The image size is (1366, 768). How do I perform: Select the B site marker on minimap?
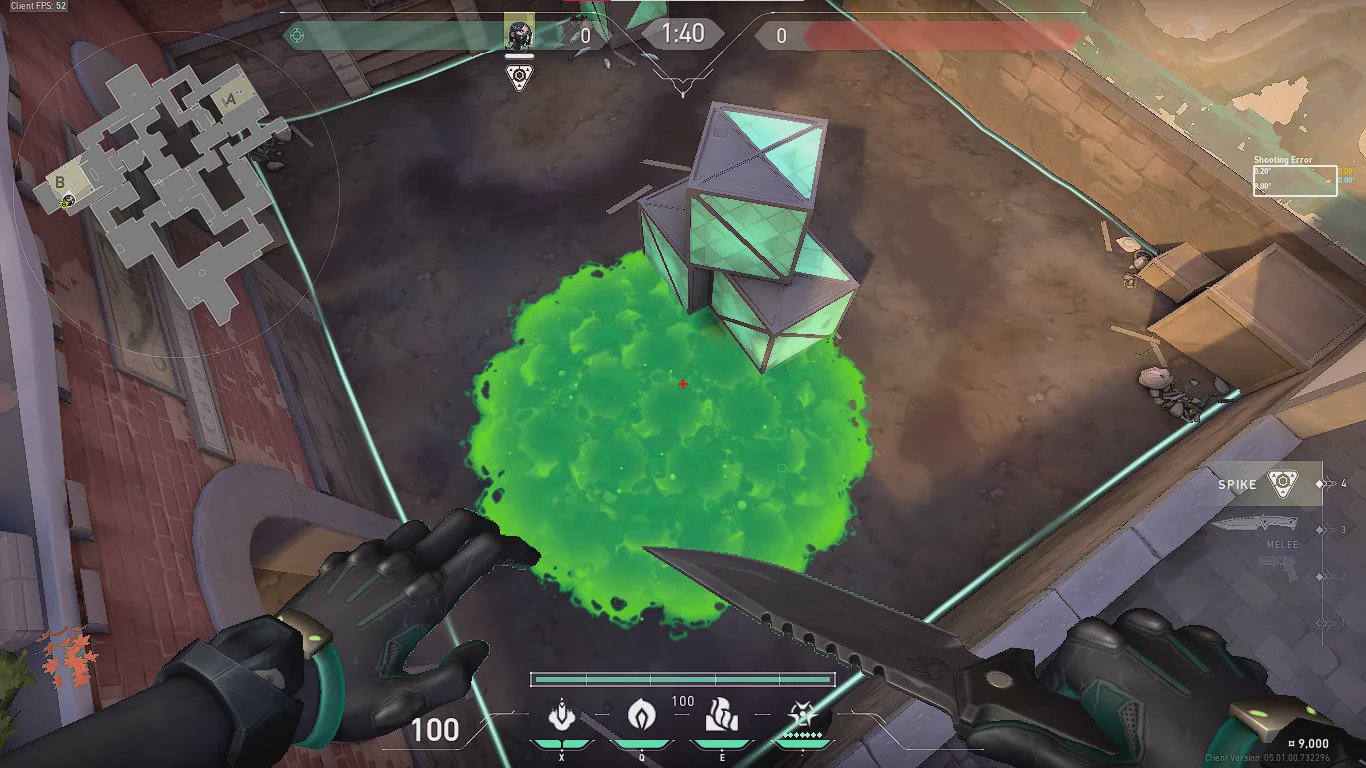60,182
